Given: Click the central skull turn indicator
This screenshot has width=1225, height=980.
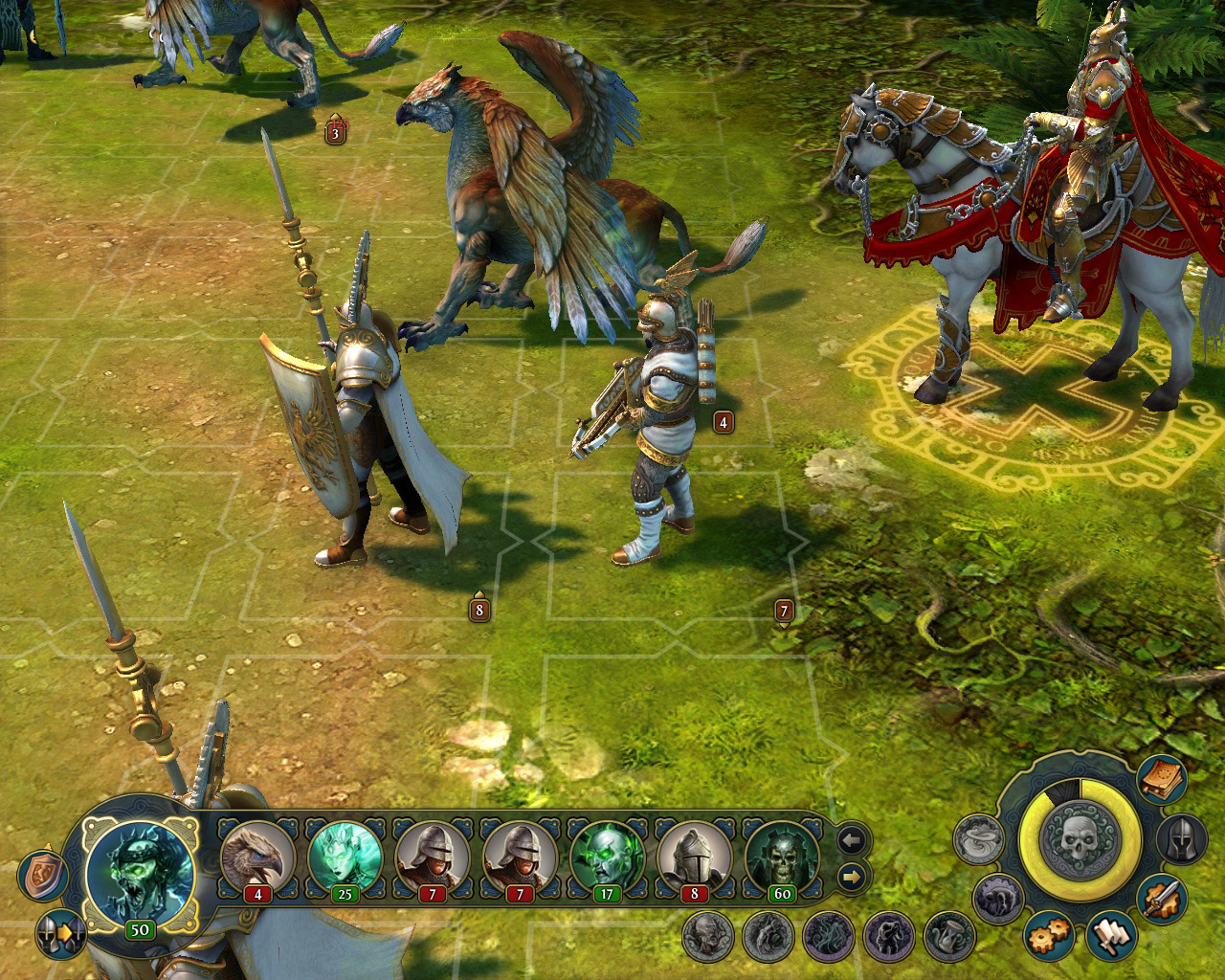Looking at the screenshot, I should click(x=1080, y=842).
